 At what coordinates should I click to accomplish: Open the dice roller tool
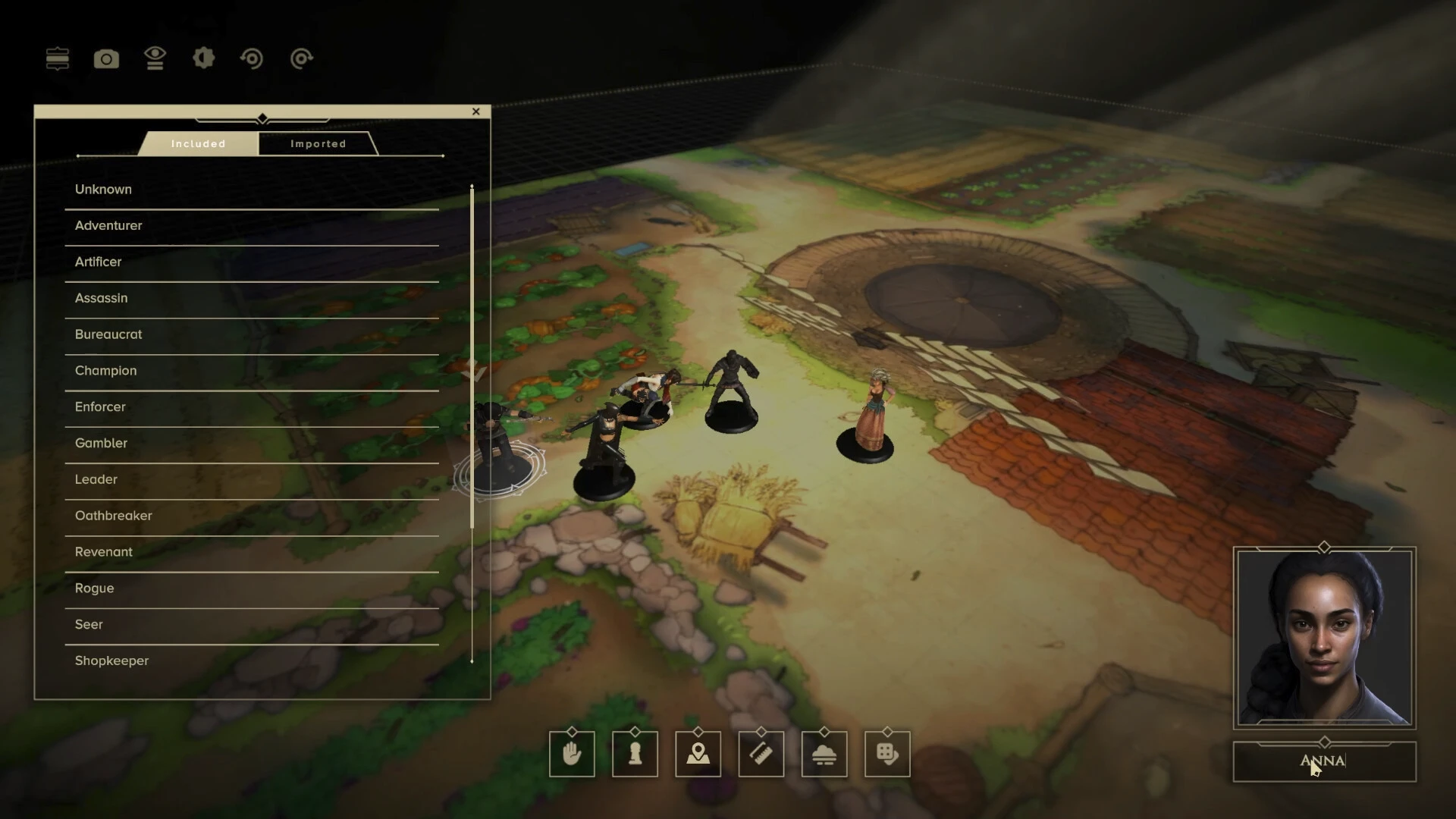click(887, 754)
